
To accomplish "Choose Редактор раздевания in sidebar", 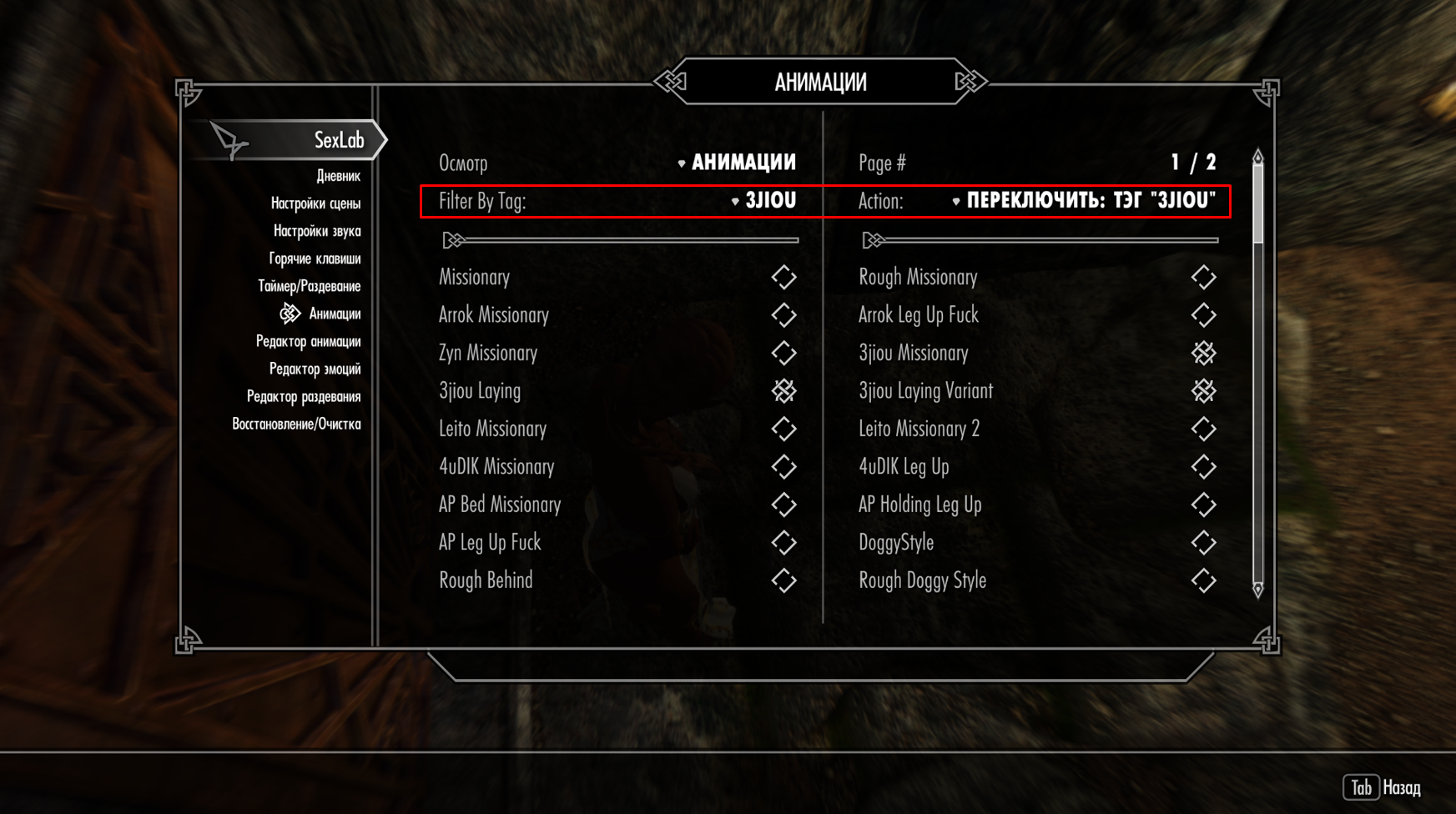I will pos(304,396).
